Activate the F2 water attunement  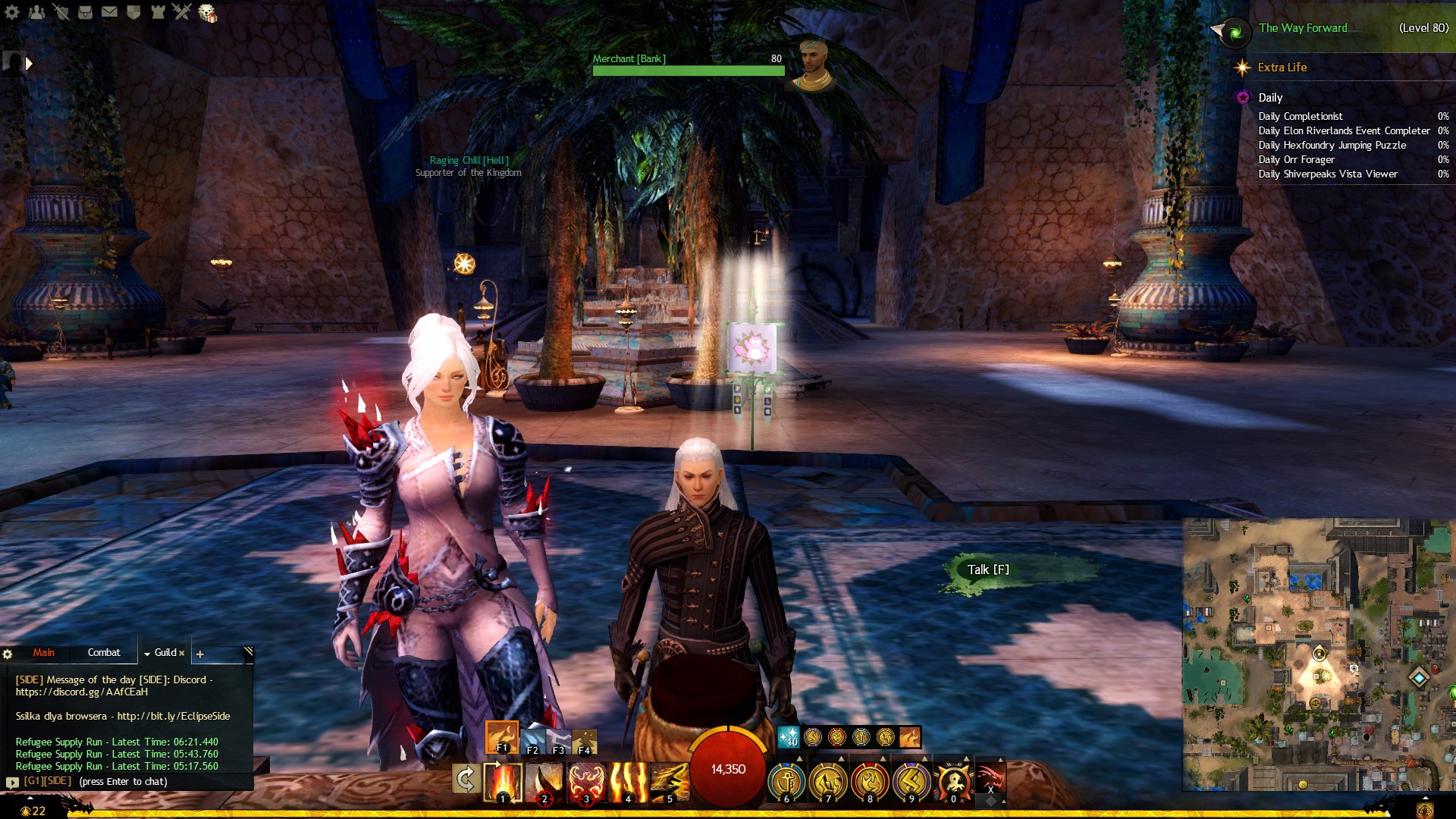pos(532,739)
